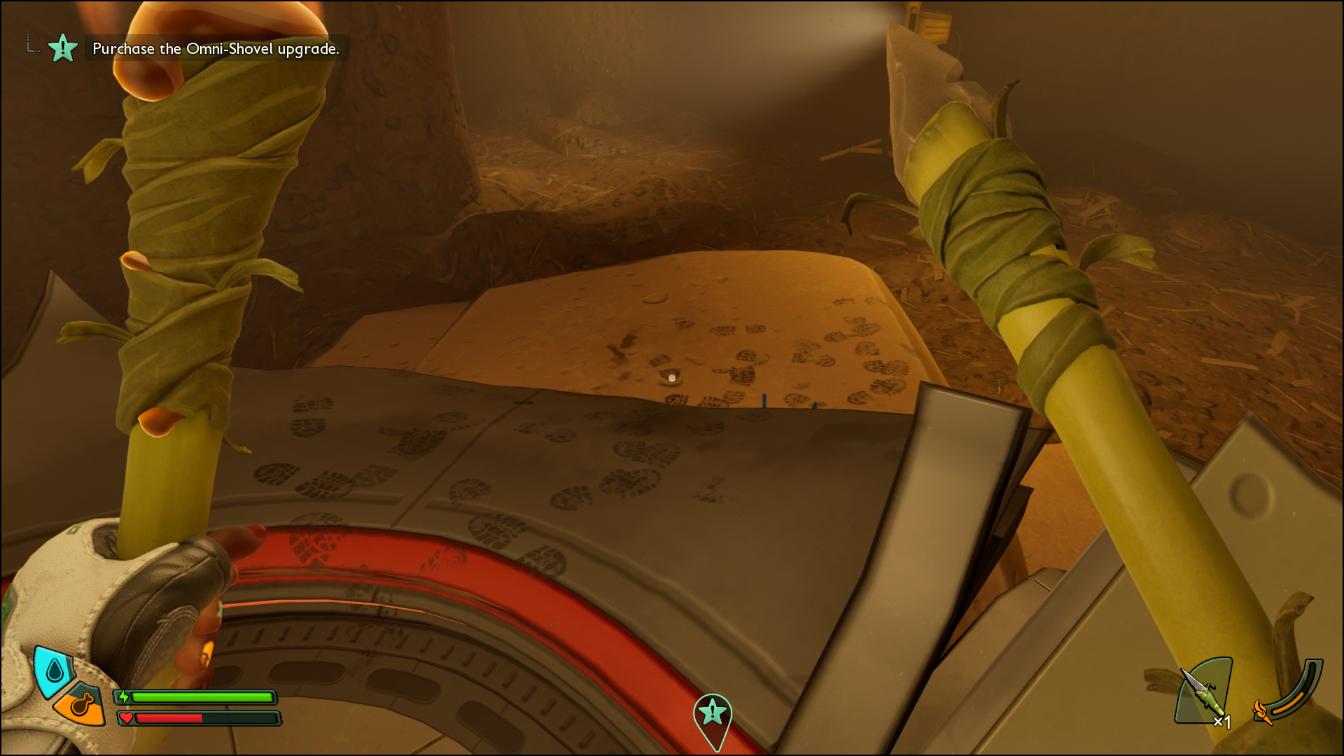The image size is (1344, 756).
Task: Click the orange drumstick hunger icon
Action: point(79,706)
